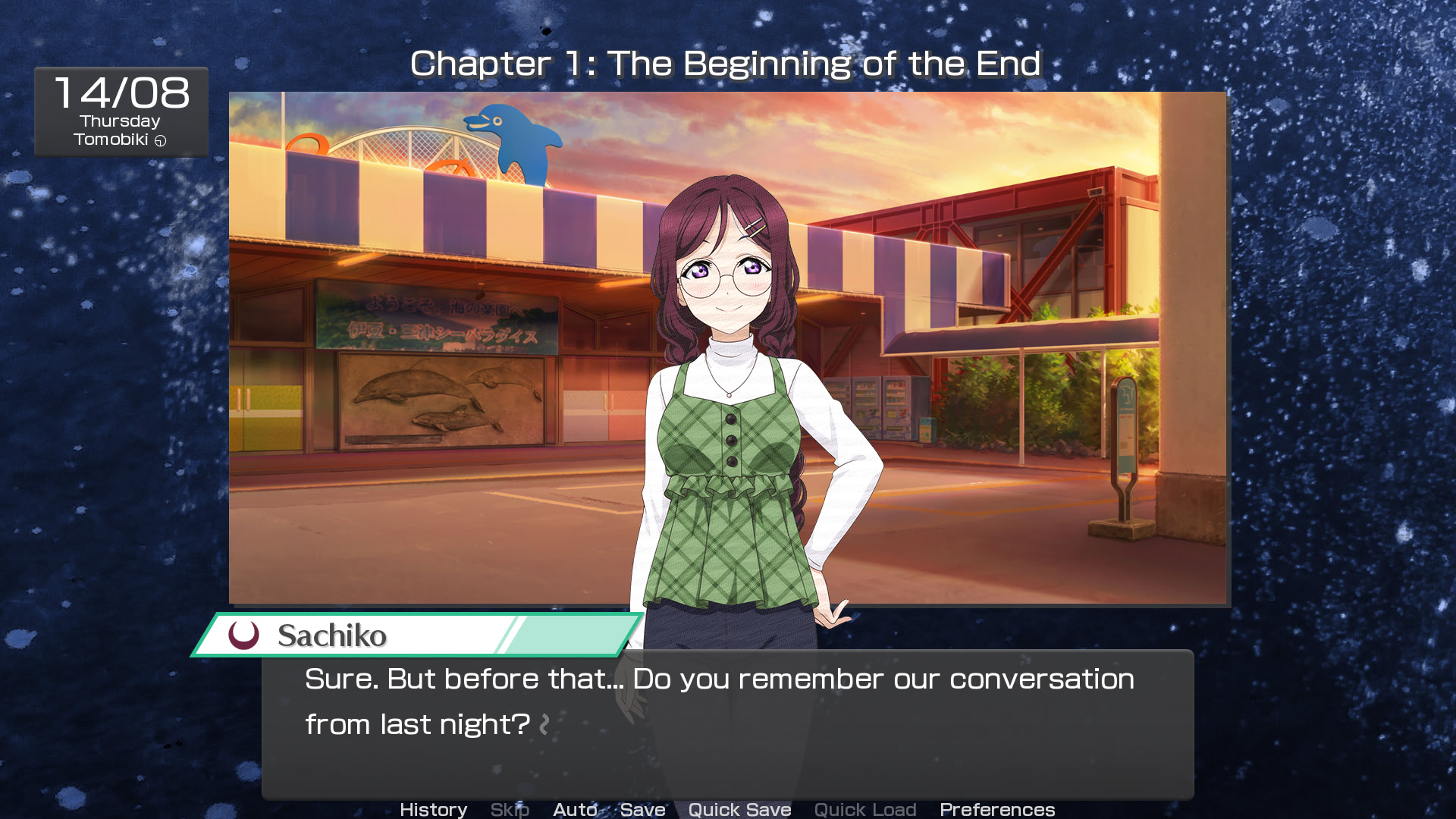The height and width of the screenshot is (819, 1456).
Task: Toggle Skip mode
Action: 510,809
